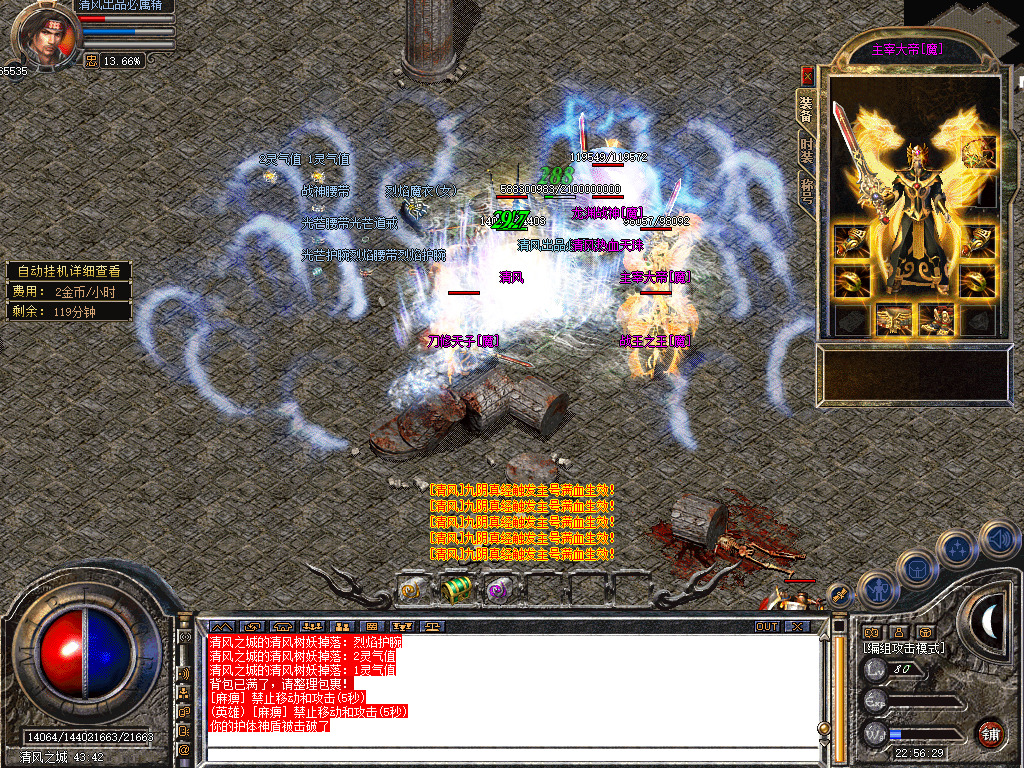Image resolution: width=1024 pixels, height=768 pixels.
Task: Open the green treasure chest icon
Action: pos(455,590)
